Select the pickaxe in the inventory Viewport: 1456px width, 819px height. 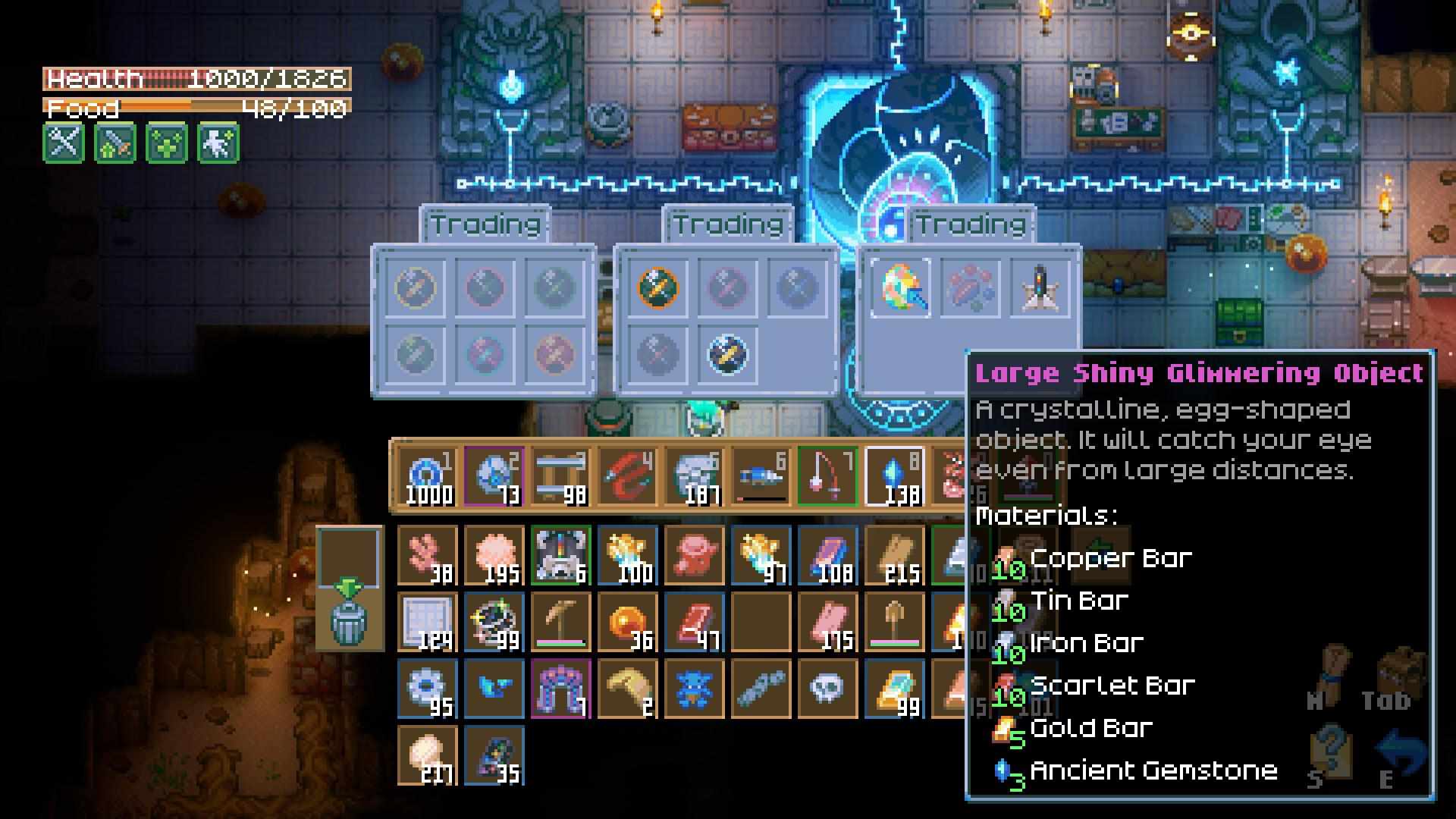point(560,623)
